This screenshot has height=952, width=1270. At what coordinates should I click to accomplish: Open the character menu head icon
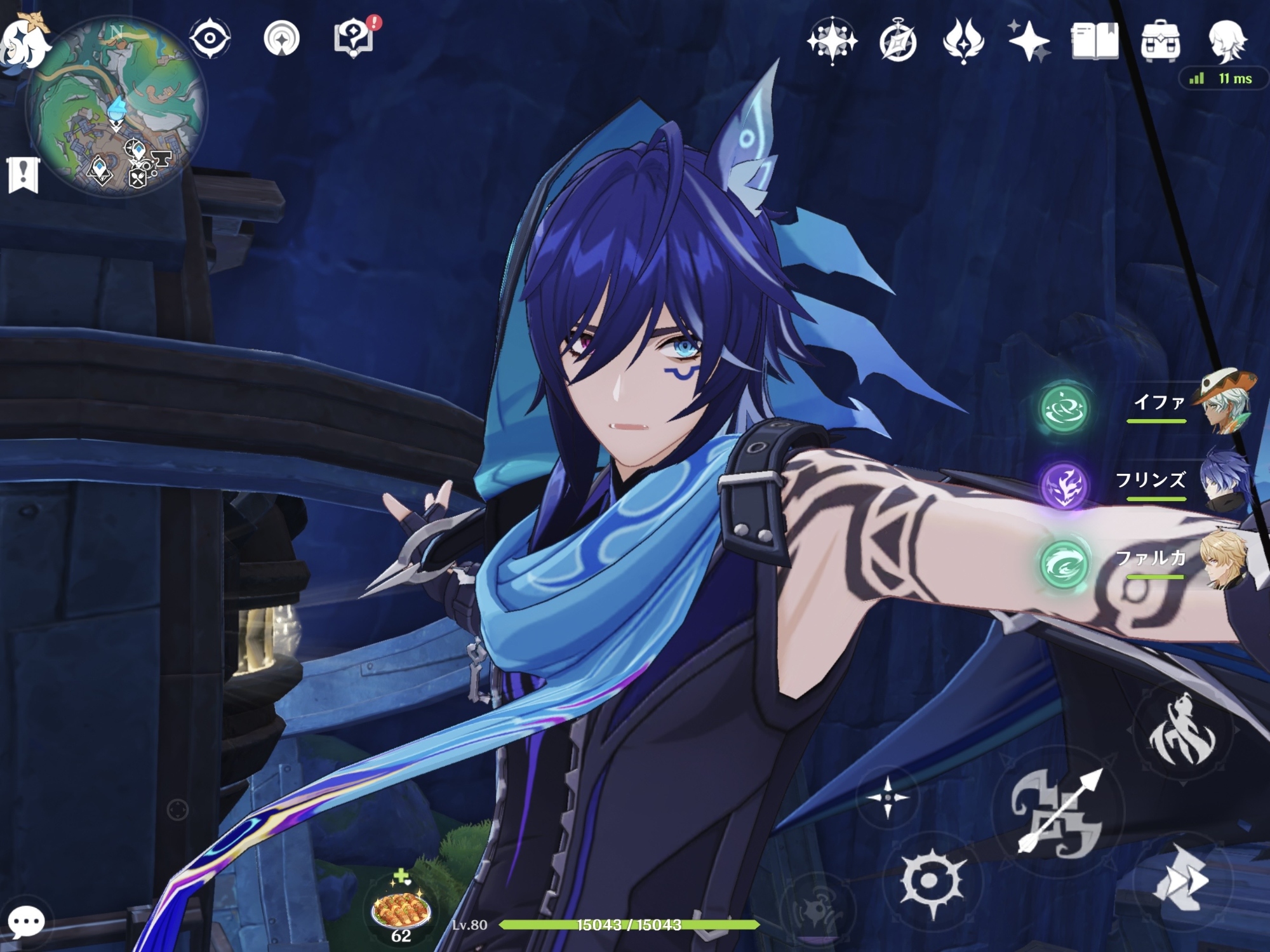1226,41
